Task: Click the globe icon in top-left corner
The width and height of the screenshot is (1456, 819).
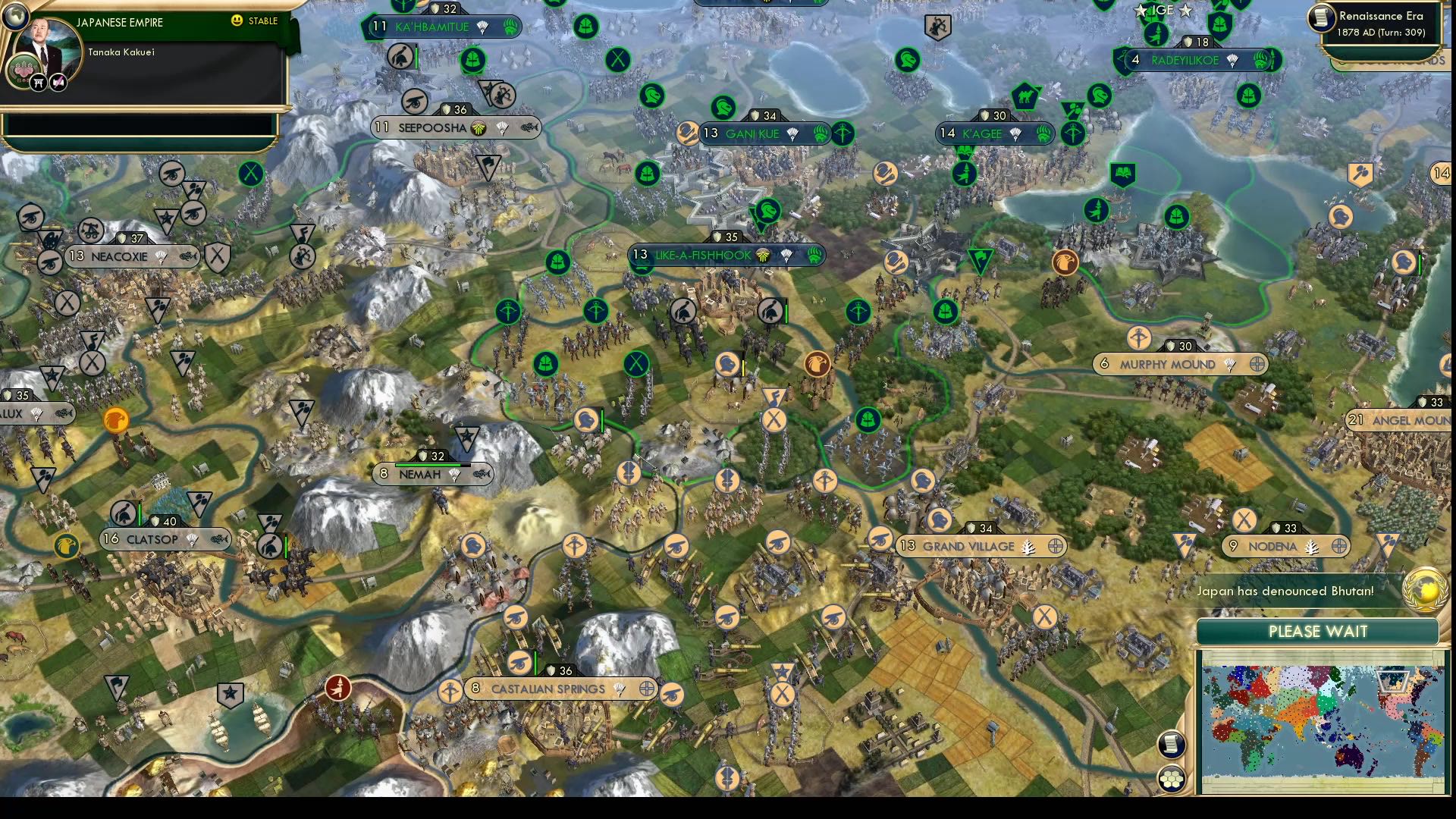Action: (16, 16)
